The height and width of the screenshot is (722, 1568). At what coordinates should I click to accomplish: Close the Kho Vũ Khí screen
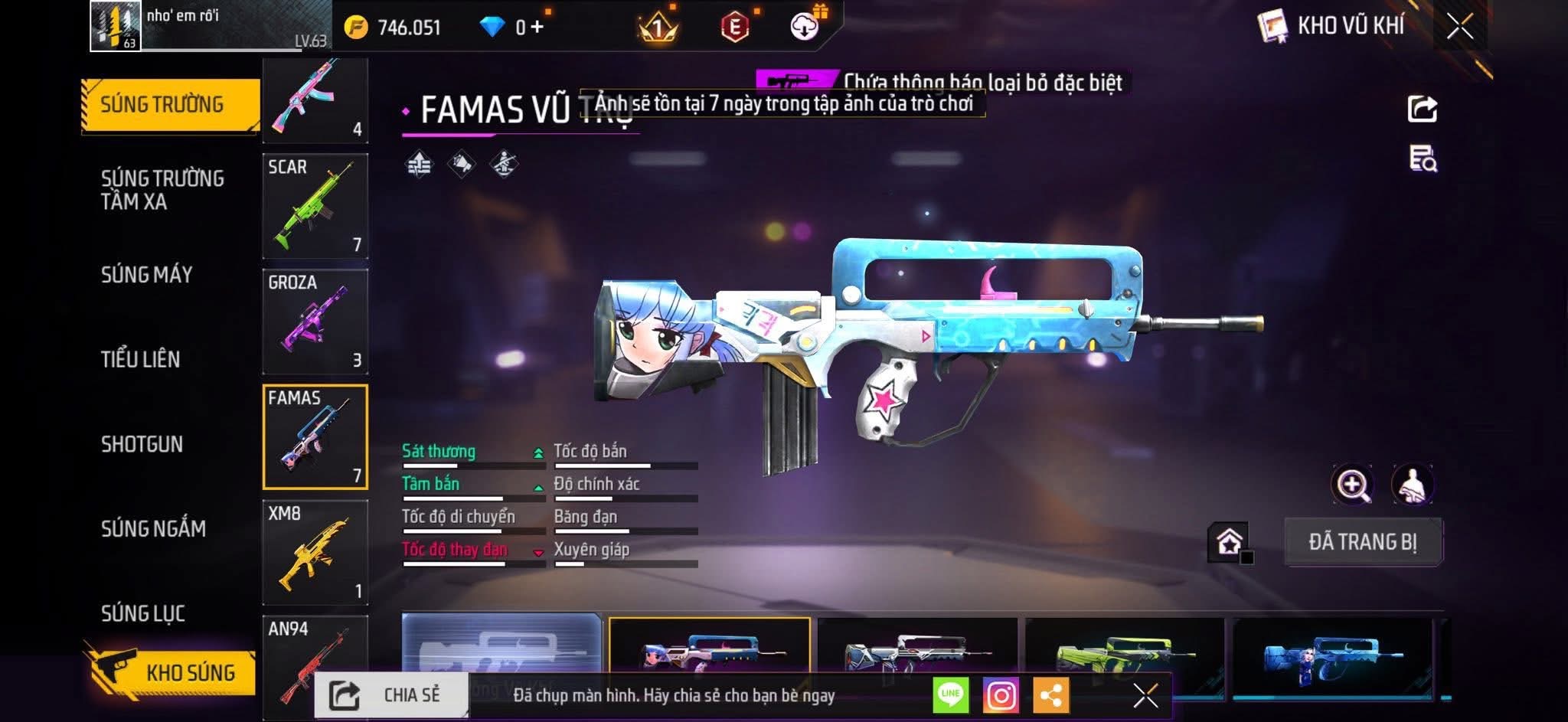tap(1459, 27)
